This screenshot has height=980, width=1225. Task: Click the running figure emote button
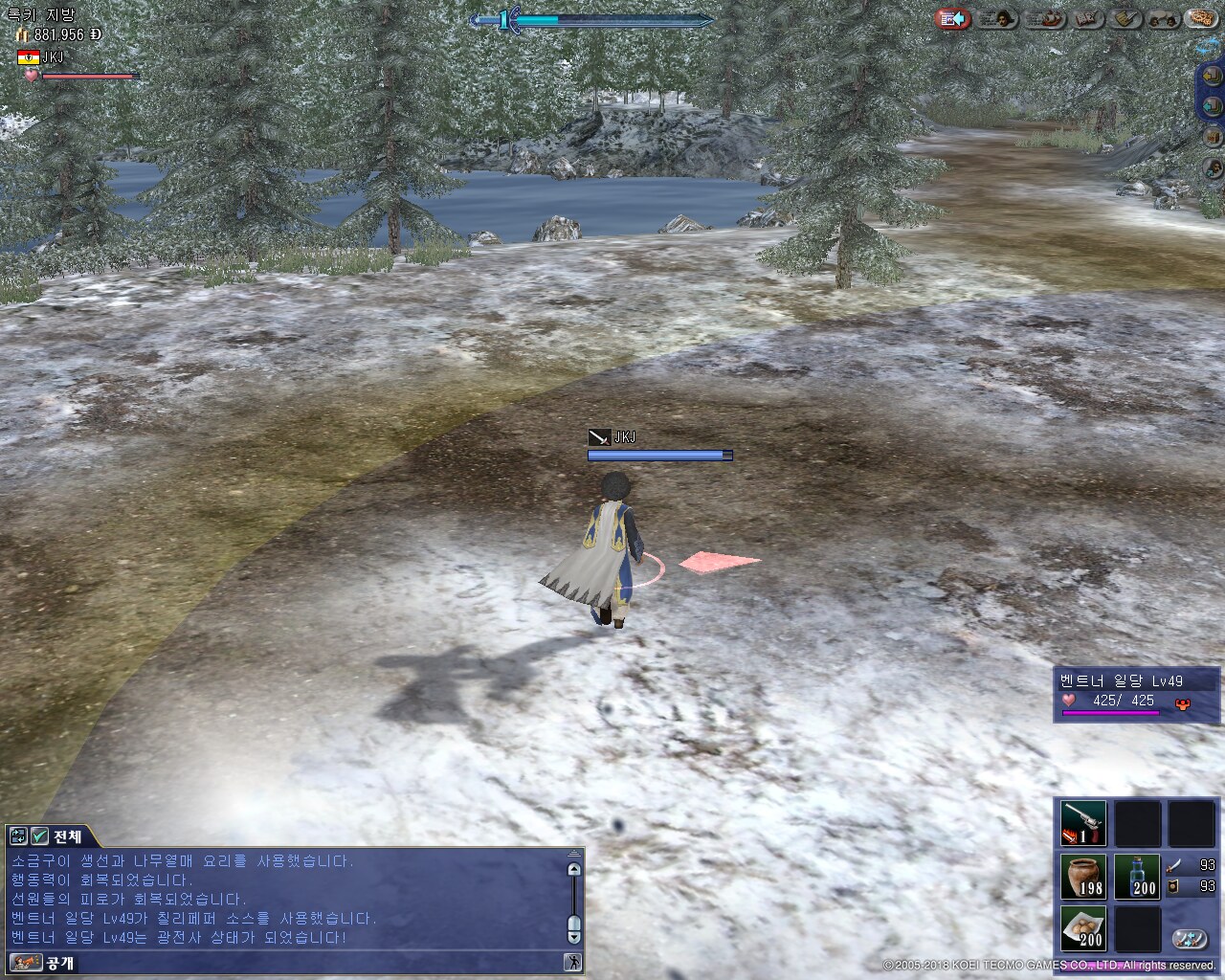pyautogui.click(x=573, y=962)
